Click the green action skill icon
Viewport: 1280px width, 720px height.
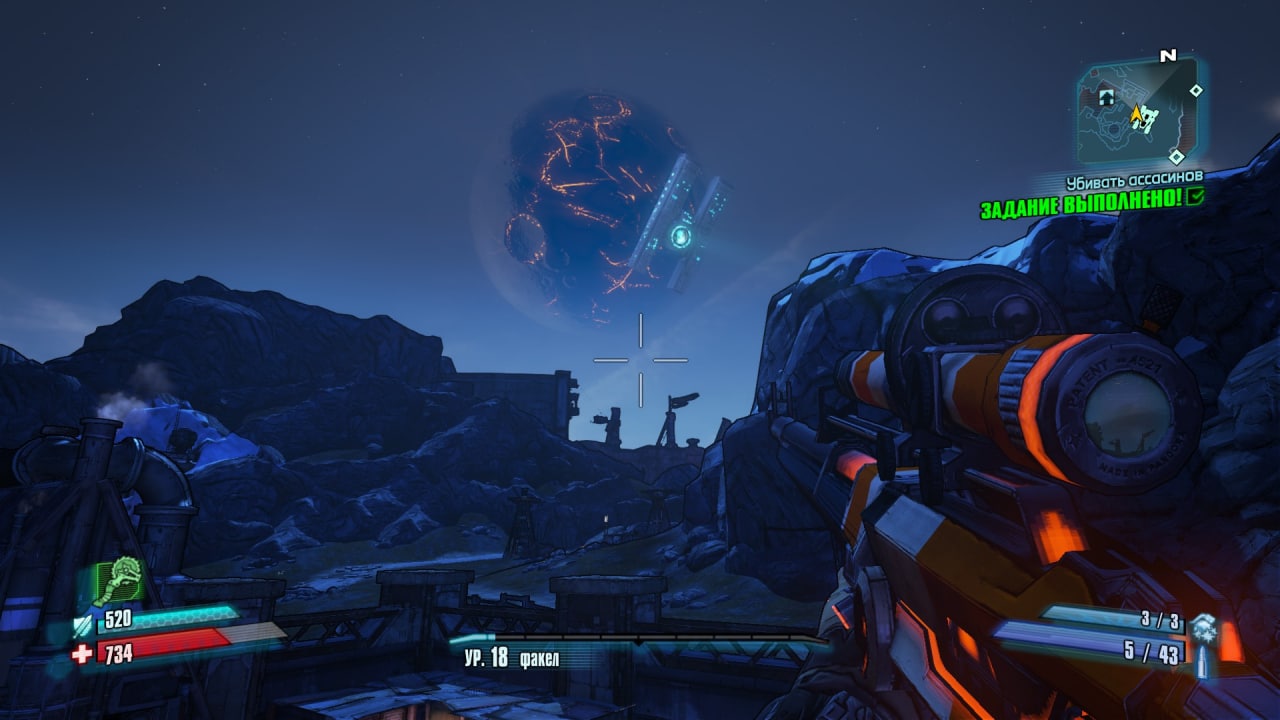[120, 581]
